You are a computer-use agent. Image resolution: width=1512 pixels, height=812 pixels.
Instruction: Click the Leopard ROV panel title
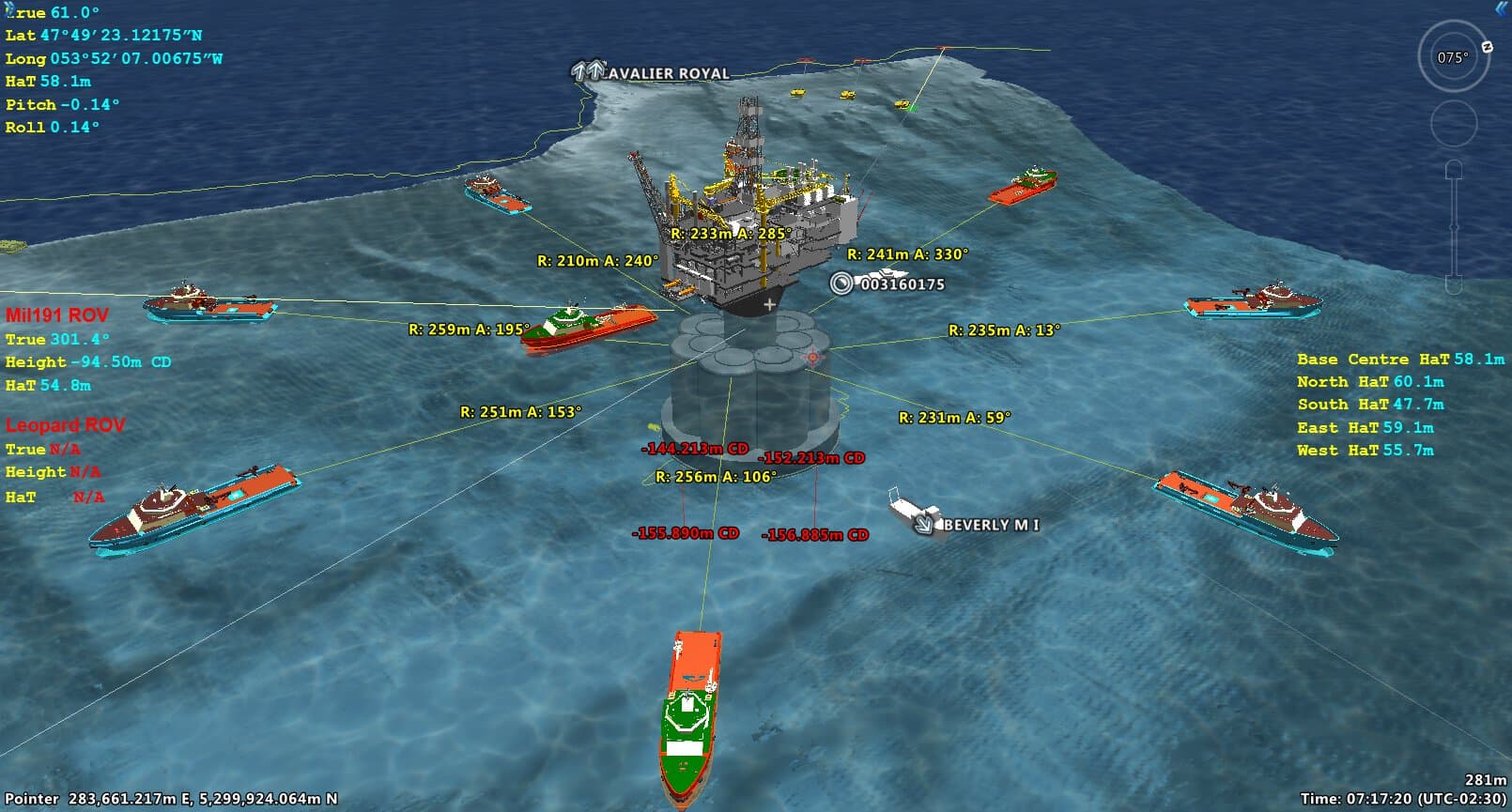tap(65, 424)
